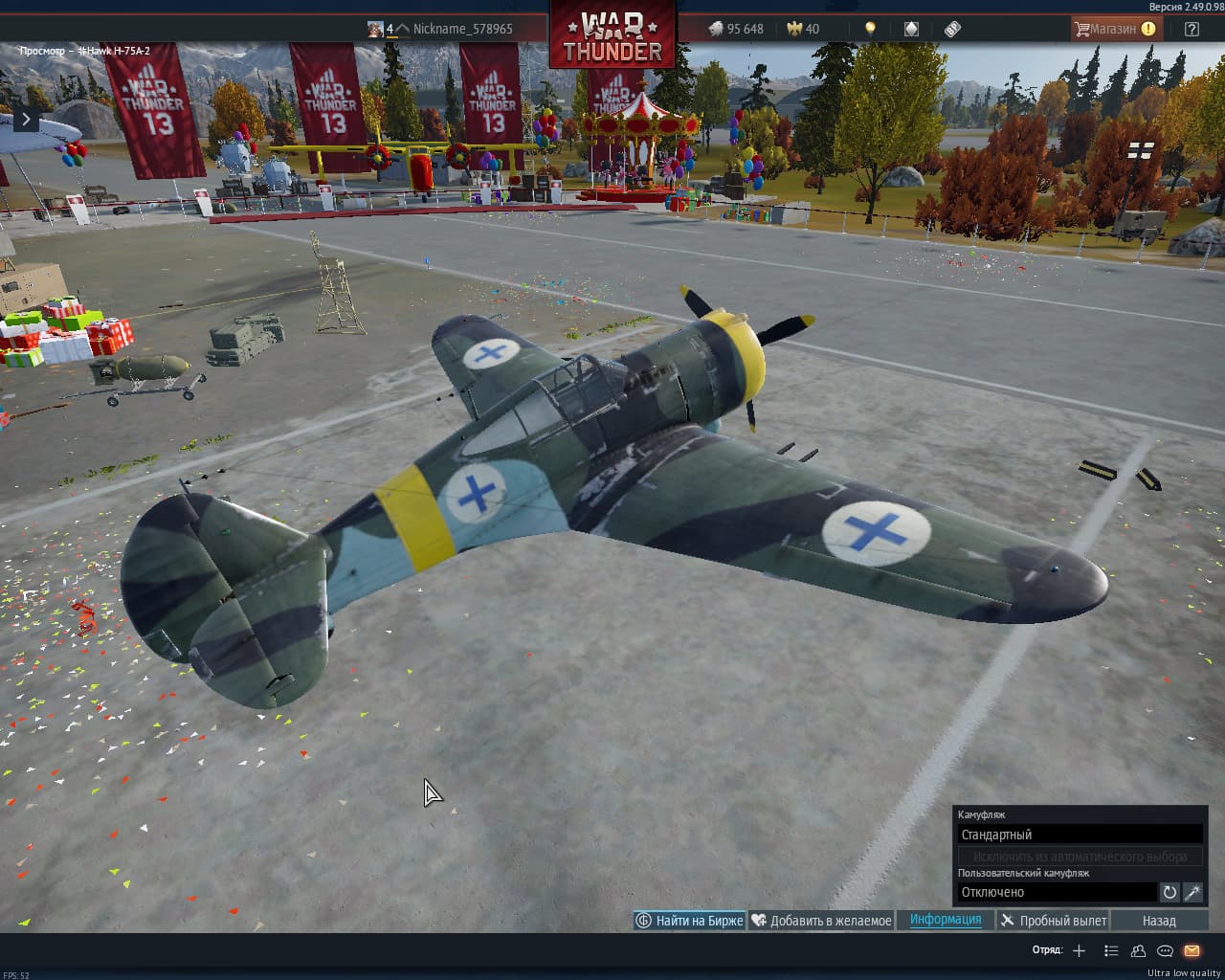Image resolution: width=1225 pixels, height=980 pixels.
Task: Open the user camouflage dropdown showing 'Отключено'
Action: pos(1057,892)
